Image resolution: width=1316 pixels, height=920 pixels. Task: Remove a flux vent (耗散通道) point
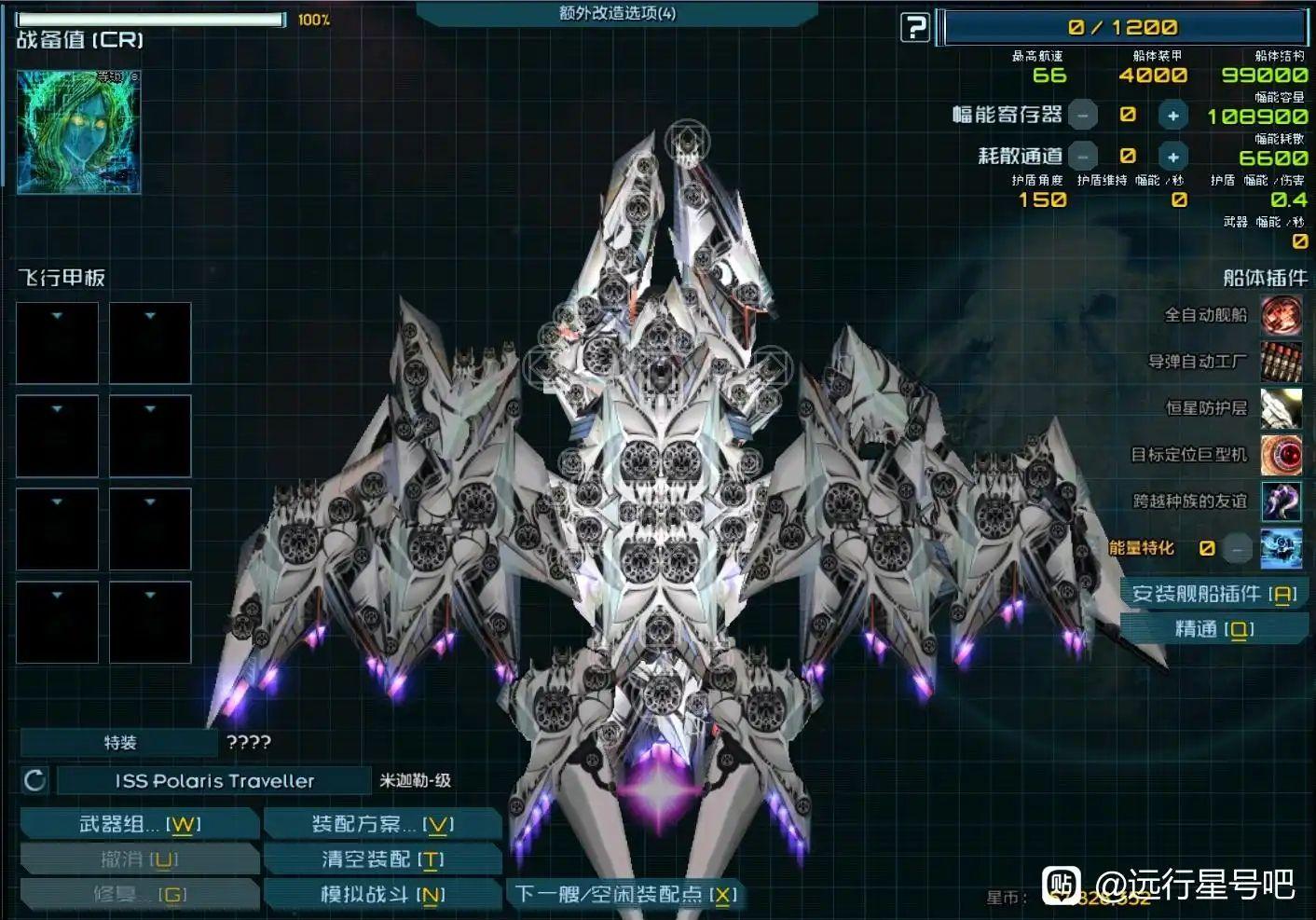pyautogui.click(x=1082, y=157)
